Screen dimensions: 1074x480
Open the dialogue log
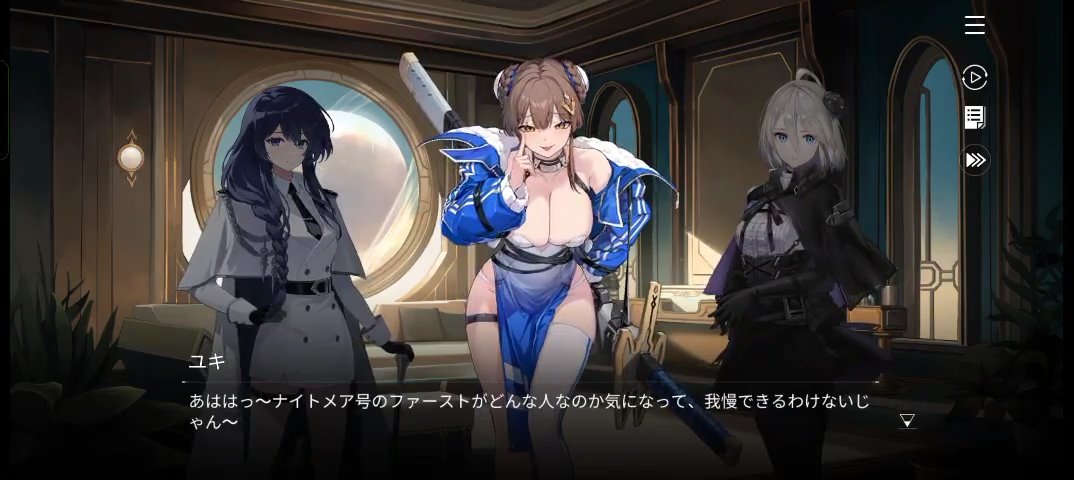click(974, 118)
